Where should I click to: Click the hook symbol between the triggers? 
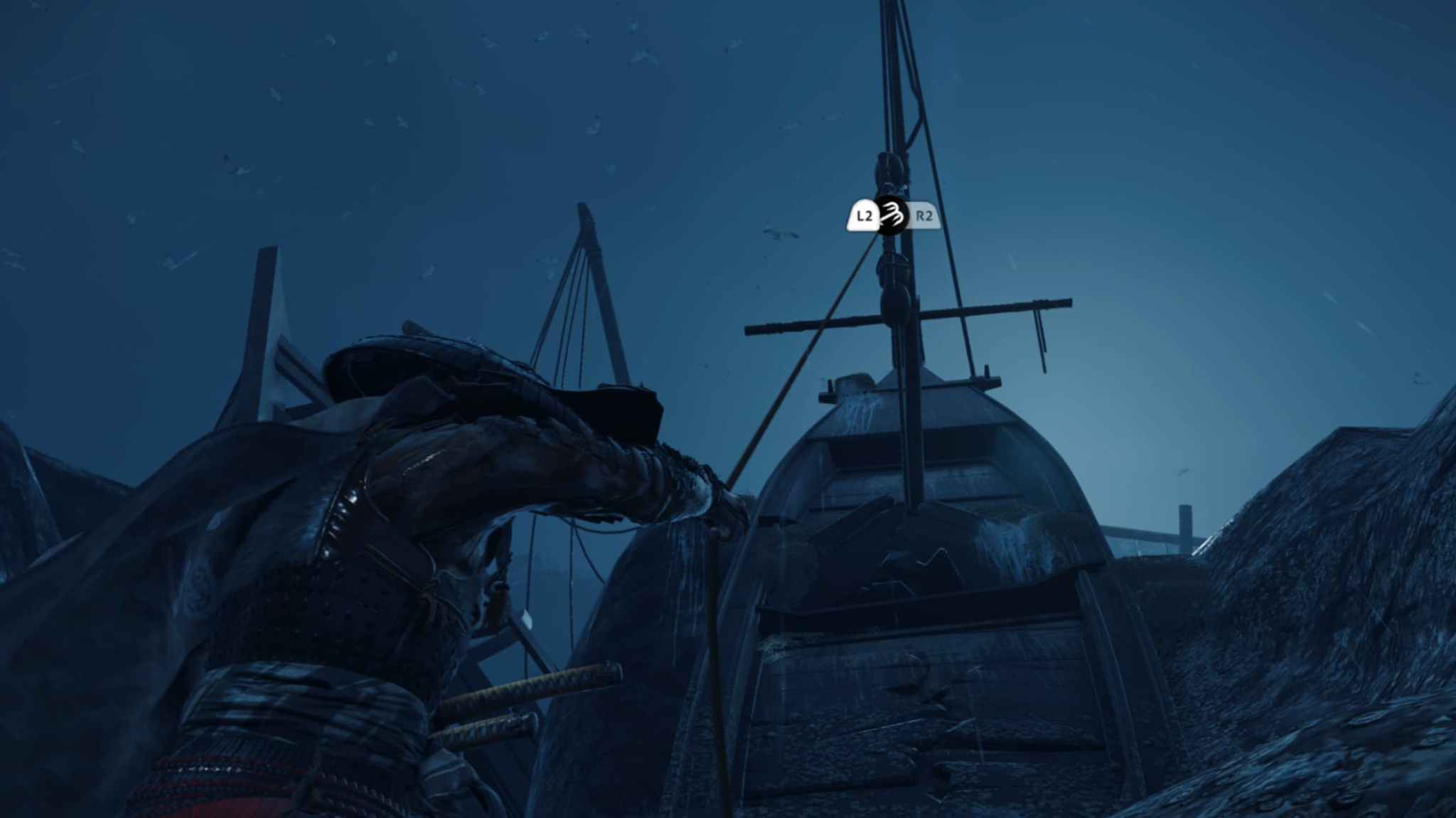(x=892, y=215)
